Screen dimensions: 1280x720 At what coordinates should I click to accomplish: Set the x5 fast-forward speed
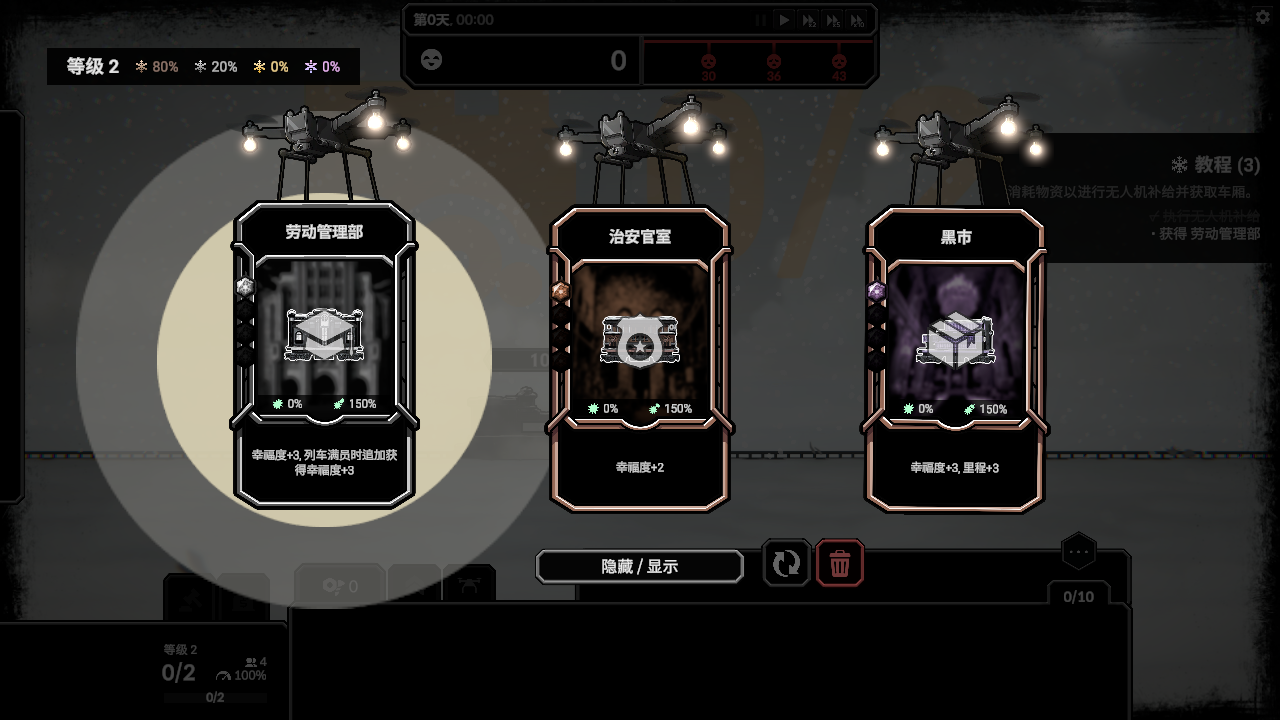pos(833,20)
